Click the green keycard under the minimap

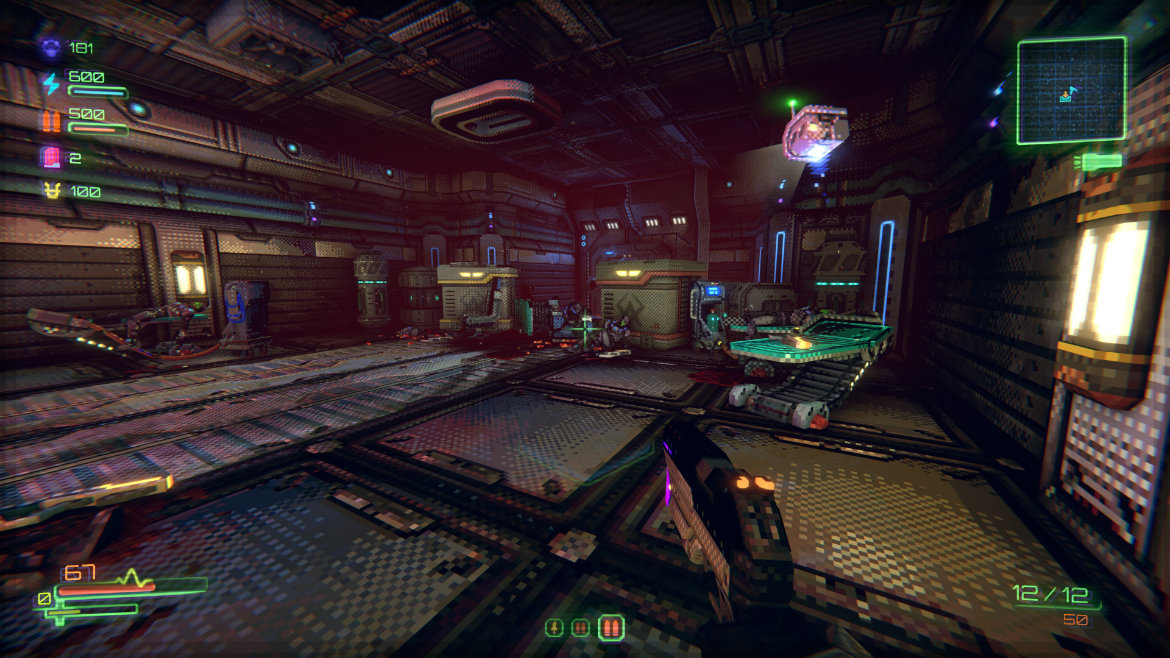pyautogui.click(x=1100, y=161)
